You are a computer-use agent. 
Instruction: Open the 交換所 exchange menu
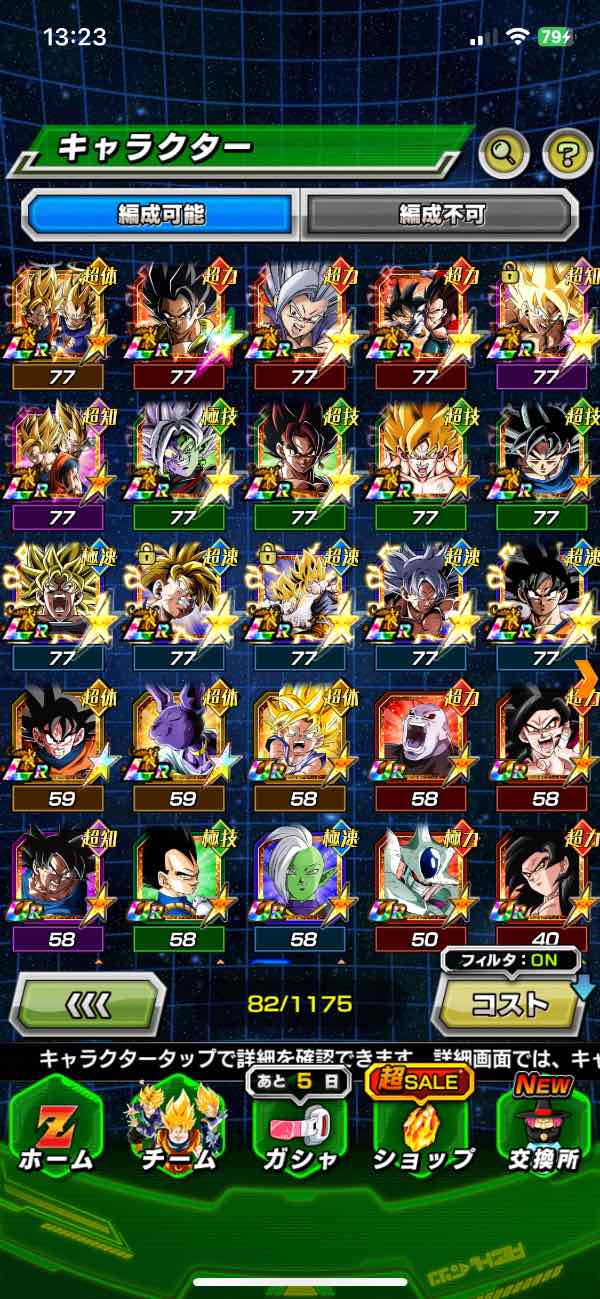coord(545,1125)
